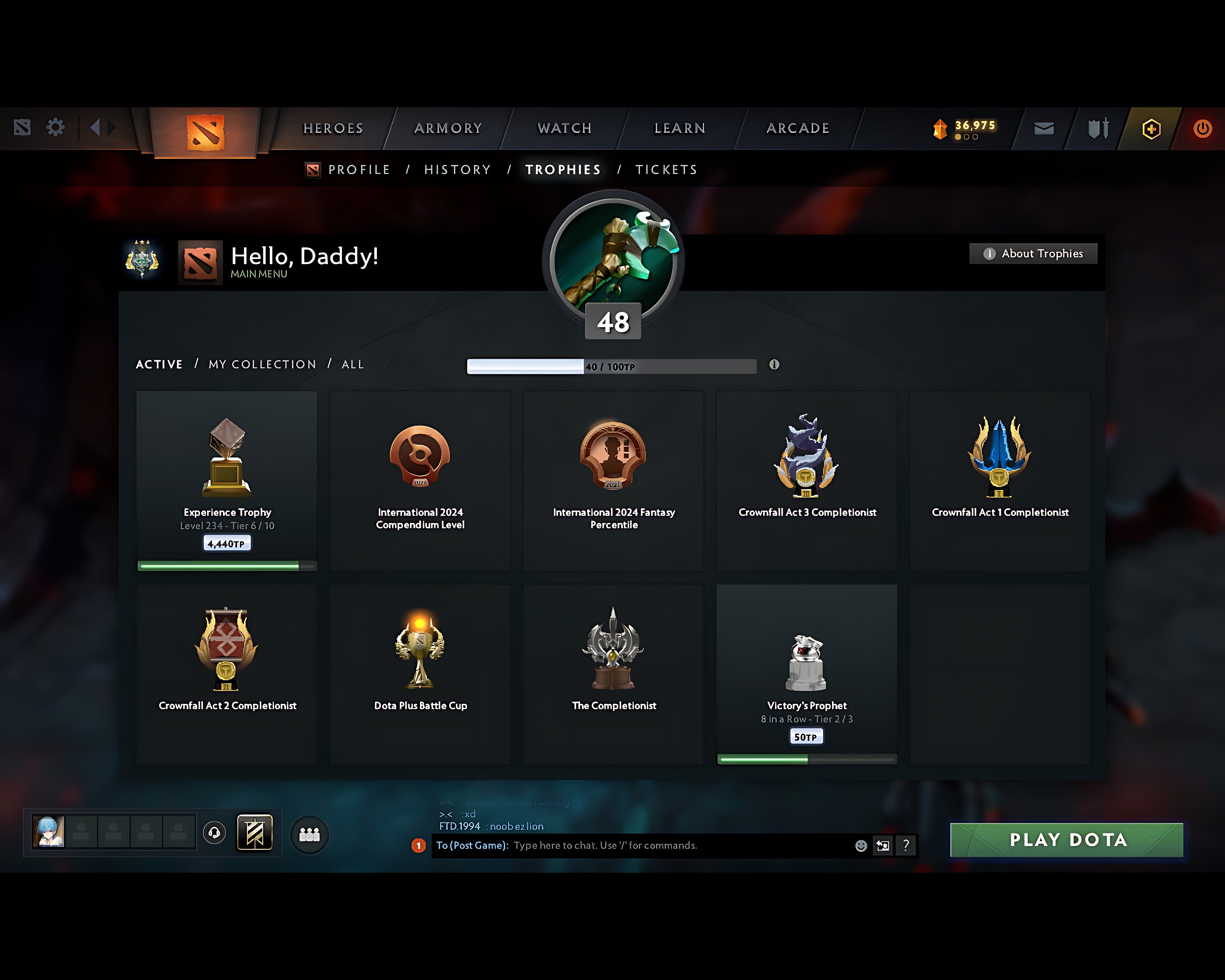
Task: Click the guild banner icon near party slots
Action: 256,832
